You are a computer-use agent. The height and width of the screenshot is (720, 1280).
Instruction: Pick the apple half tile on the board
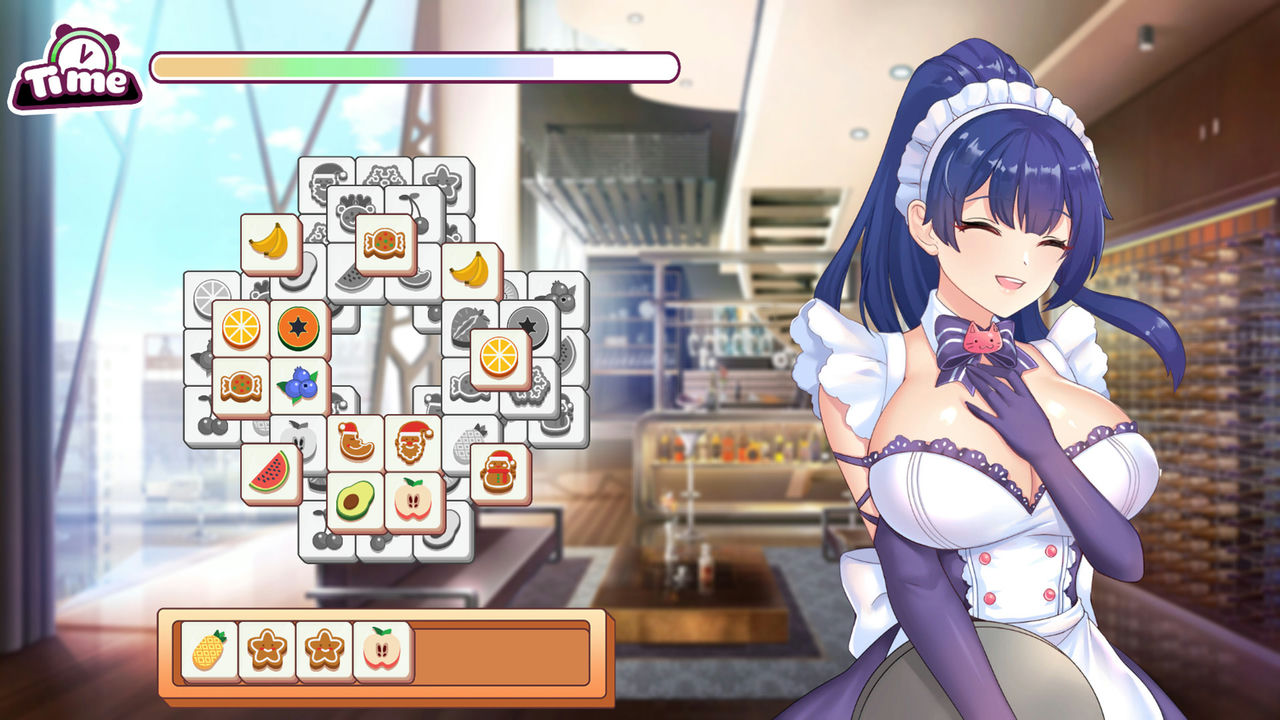pos(413,500)
